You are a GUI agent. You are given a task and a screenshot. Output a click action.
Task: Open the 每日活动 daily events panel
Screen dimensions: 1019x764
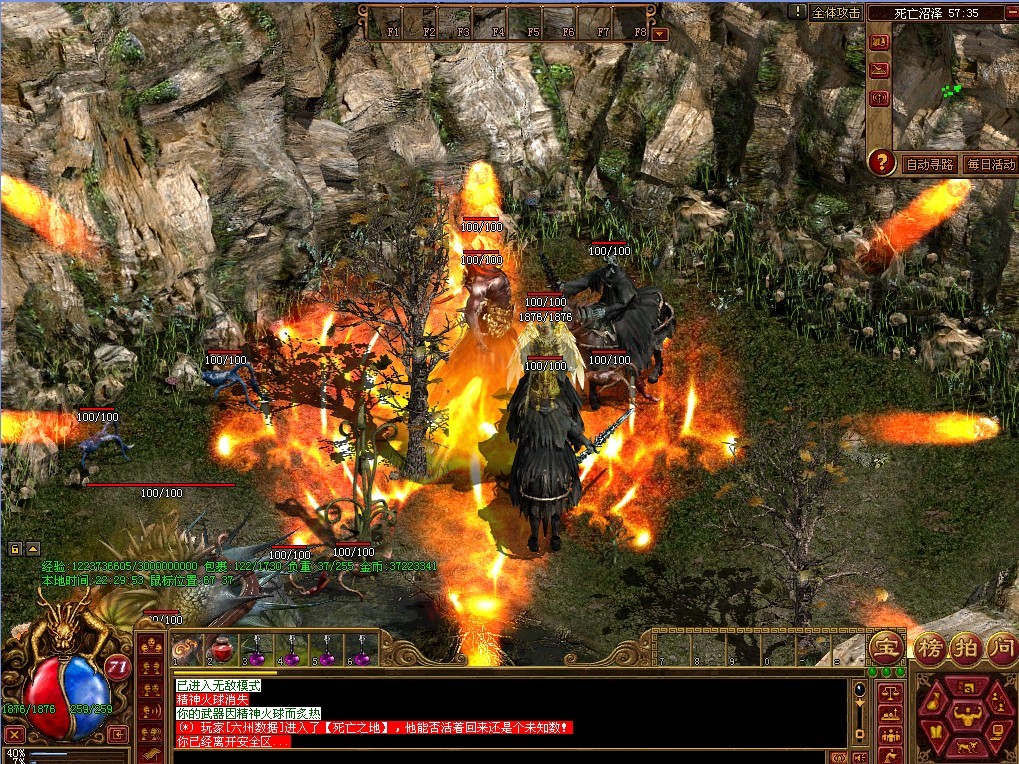990,164
